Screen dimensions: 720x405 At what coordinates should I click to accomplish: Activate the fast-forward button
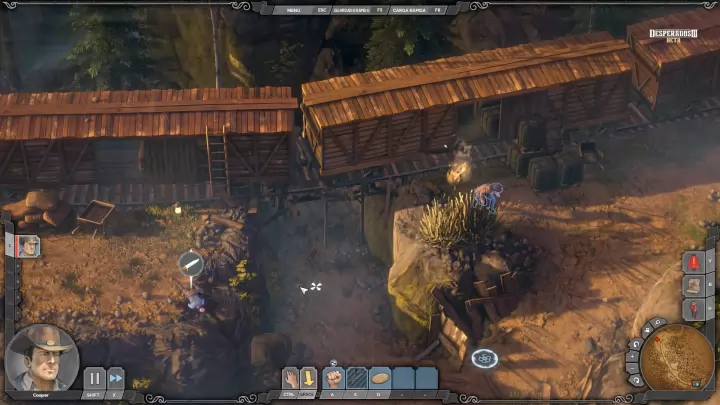[x=116, y=378]
